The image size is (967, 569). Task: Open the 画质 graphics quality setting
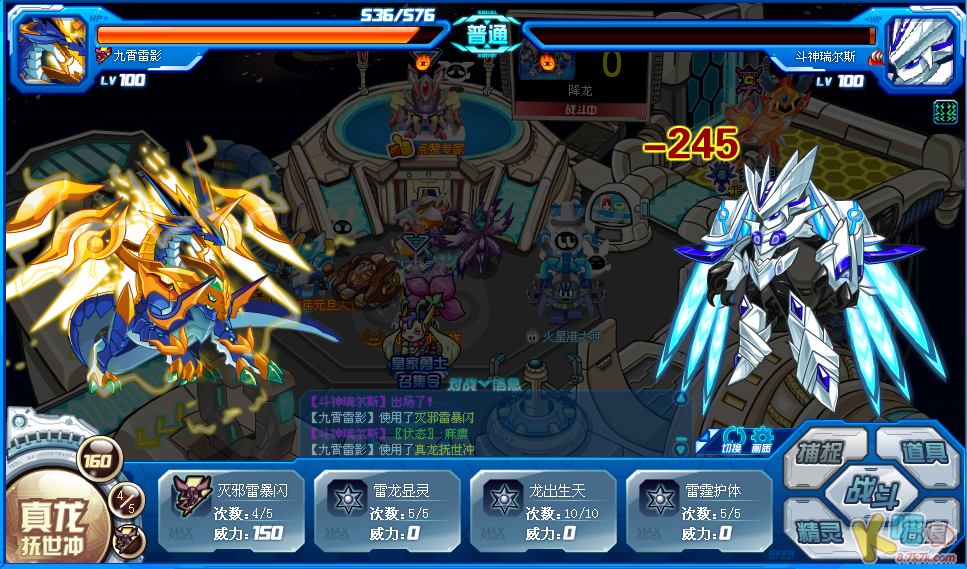[762, 438]
